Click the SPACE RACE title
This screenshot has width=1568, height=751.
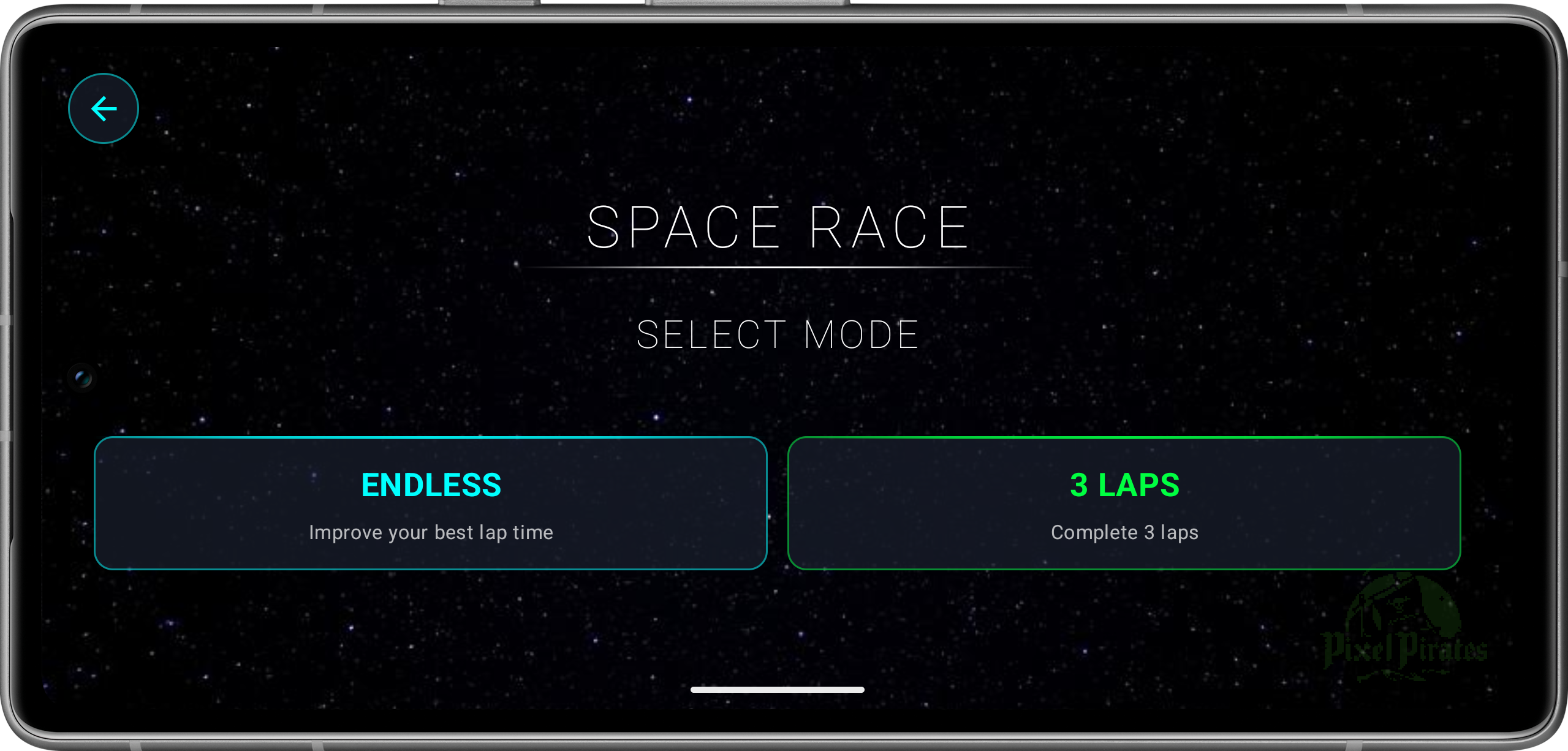tap(777, 225)
